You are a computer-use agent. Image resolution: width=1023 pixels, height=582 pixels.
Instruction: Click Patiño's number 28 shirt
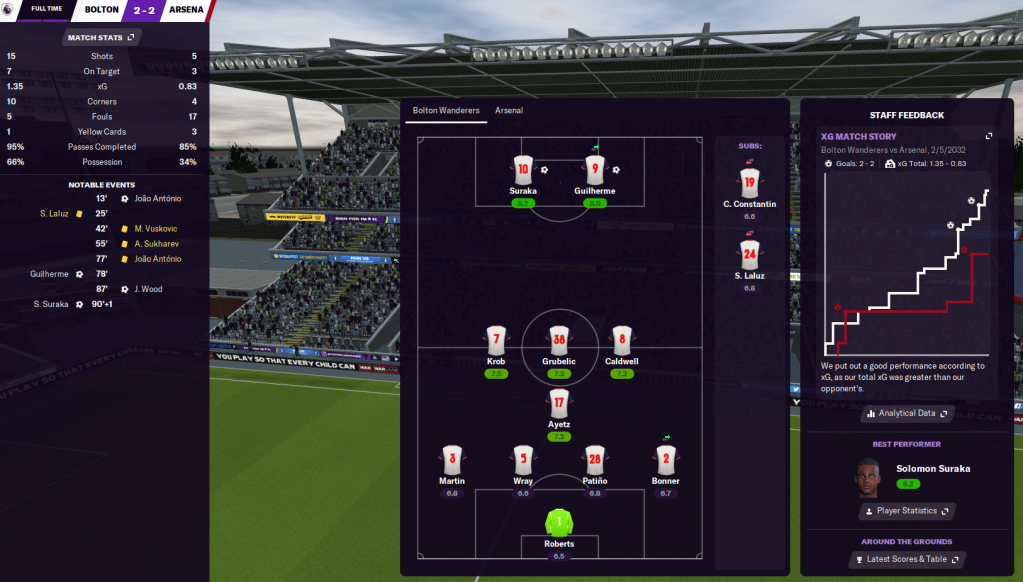594,460
